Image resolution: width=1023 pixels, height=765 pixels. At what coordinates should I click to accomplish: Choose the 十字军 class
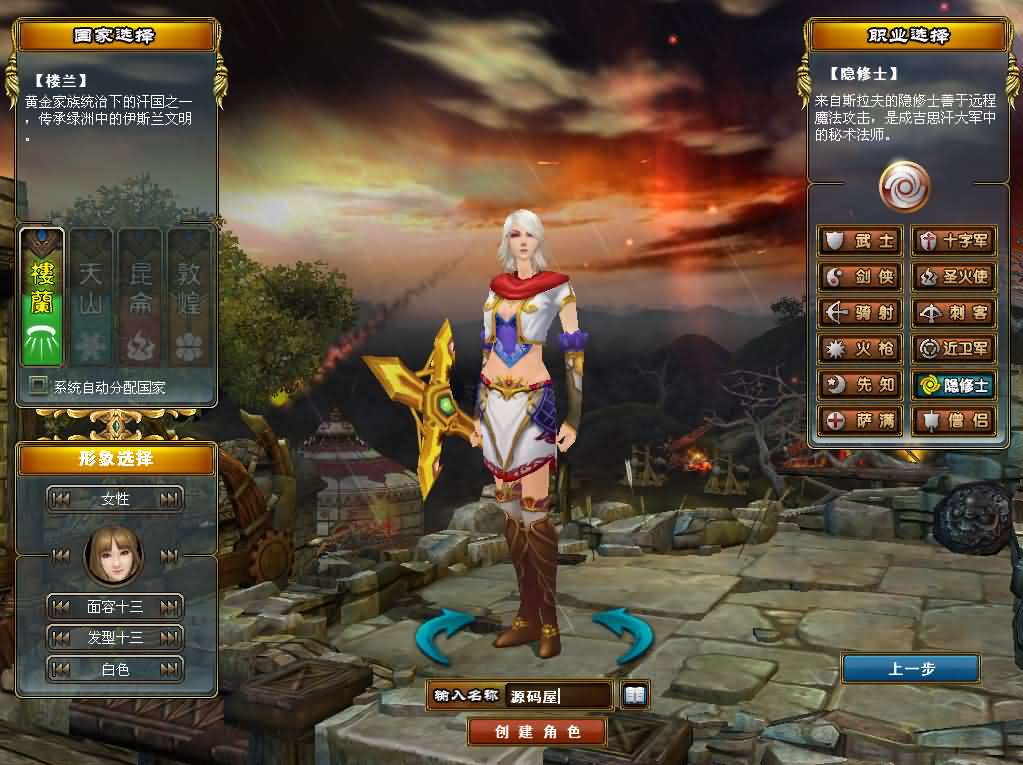pyautogui.click(x=953, y=241)
